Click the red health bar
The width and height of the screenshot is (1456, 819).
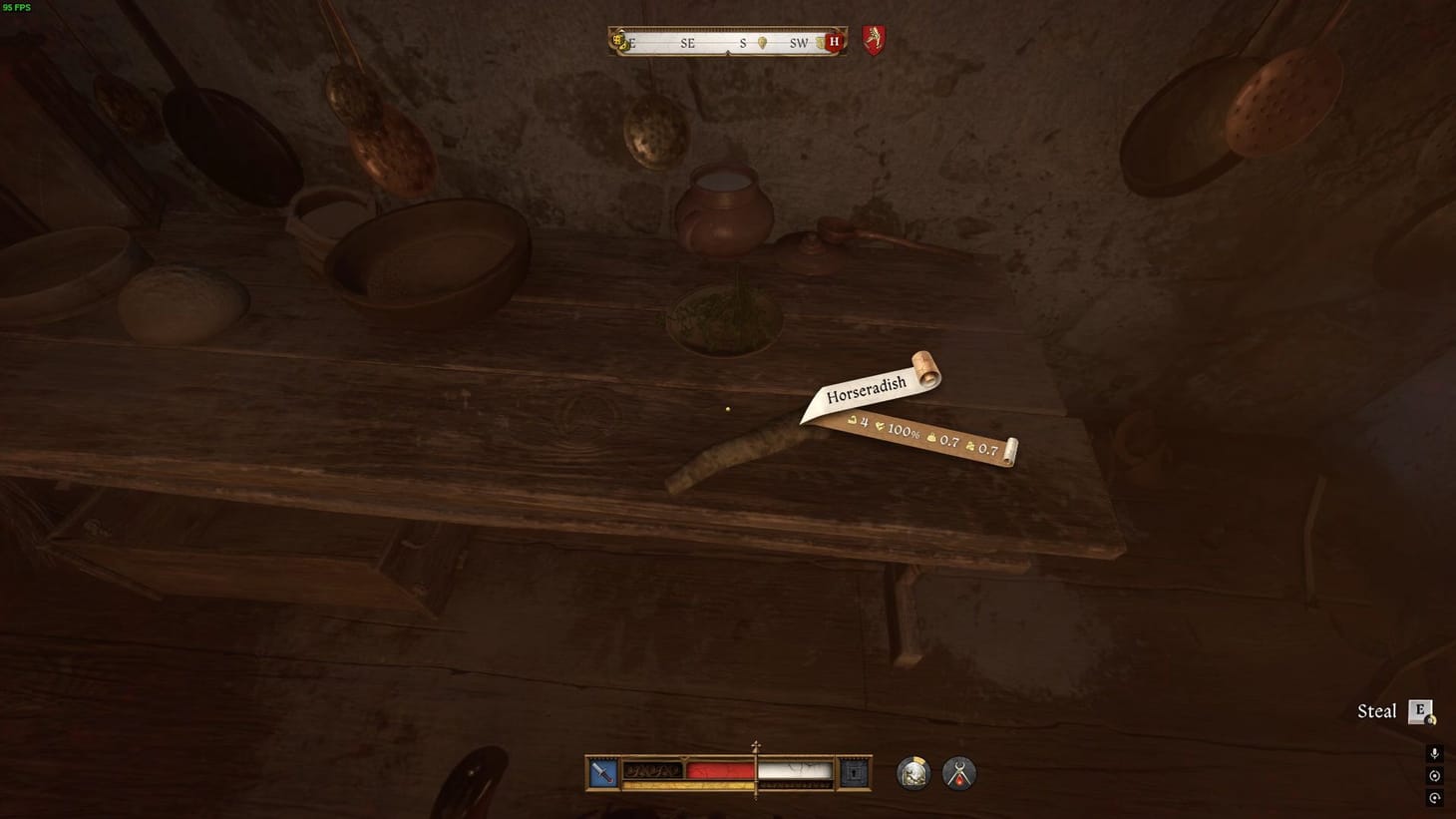coord(718,770)
